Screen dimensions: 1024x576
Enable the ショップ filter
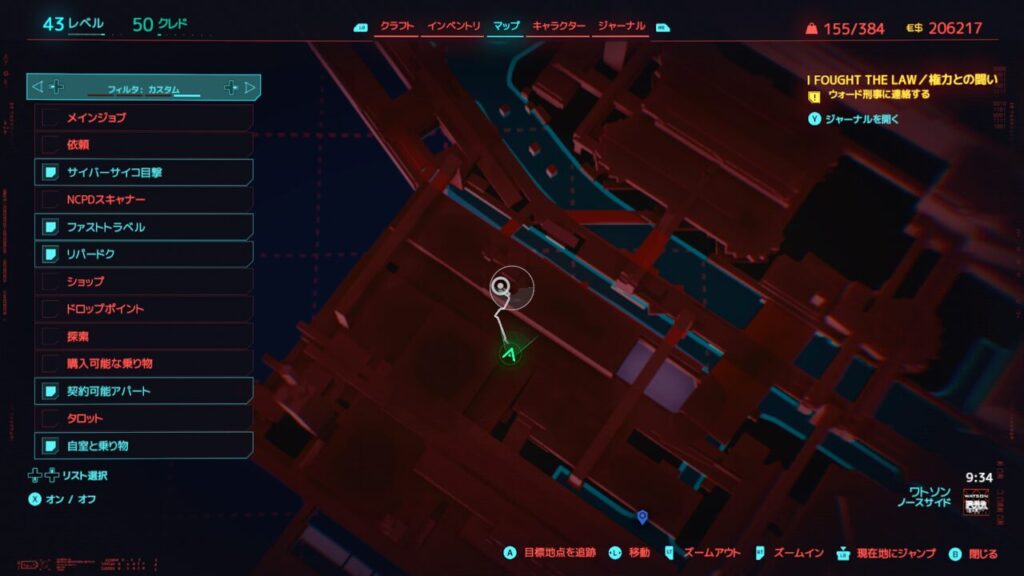click(144, 281)
